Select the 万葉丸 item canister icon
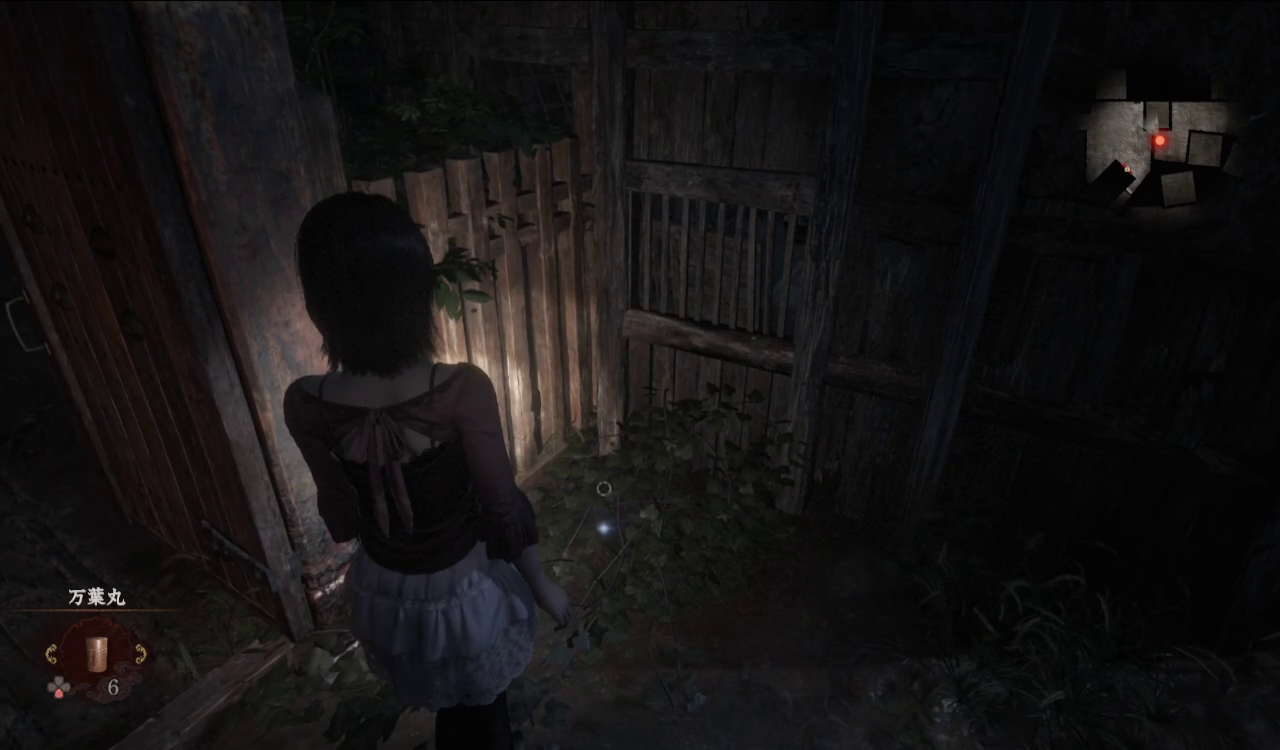The width and height of the screenshot is (1280, 750). (x=96, y=653)
